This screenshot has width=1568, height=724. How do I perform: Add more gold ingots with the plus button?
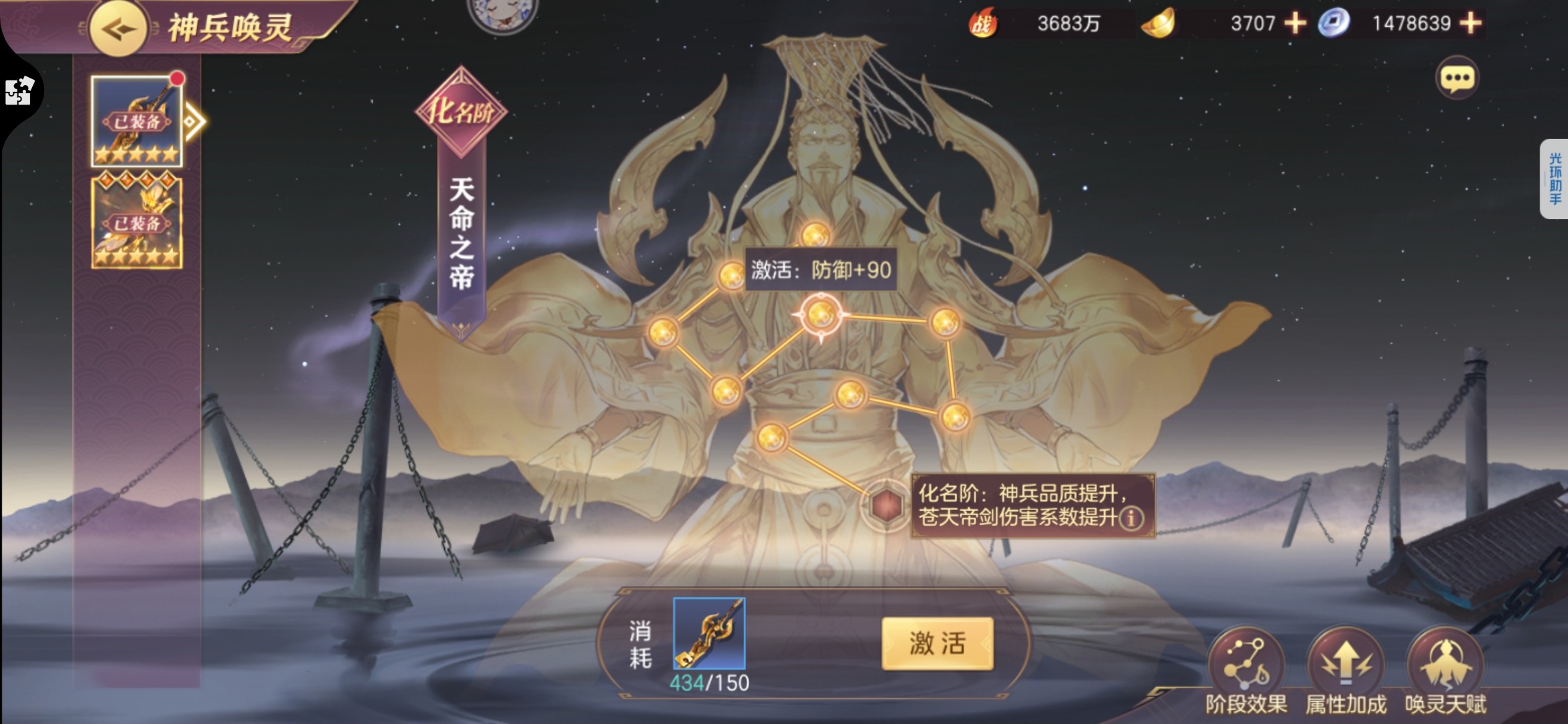[1295, 23]
